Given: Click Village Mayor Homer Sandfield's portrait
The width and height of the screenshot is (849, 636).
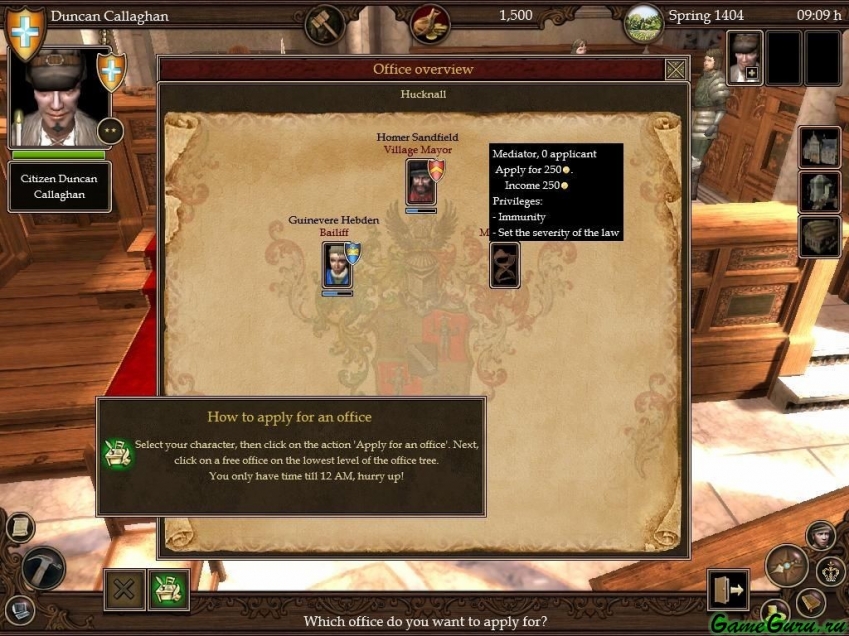Looking at the screenshot, I should pos(420,181).
